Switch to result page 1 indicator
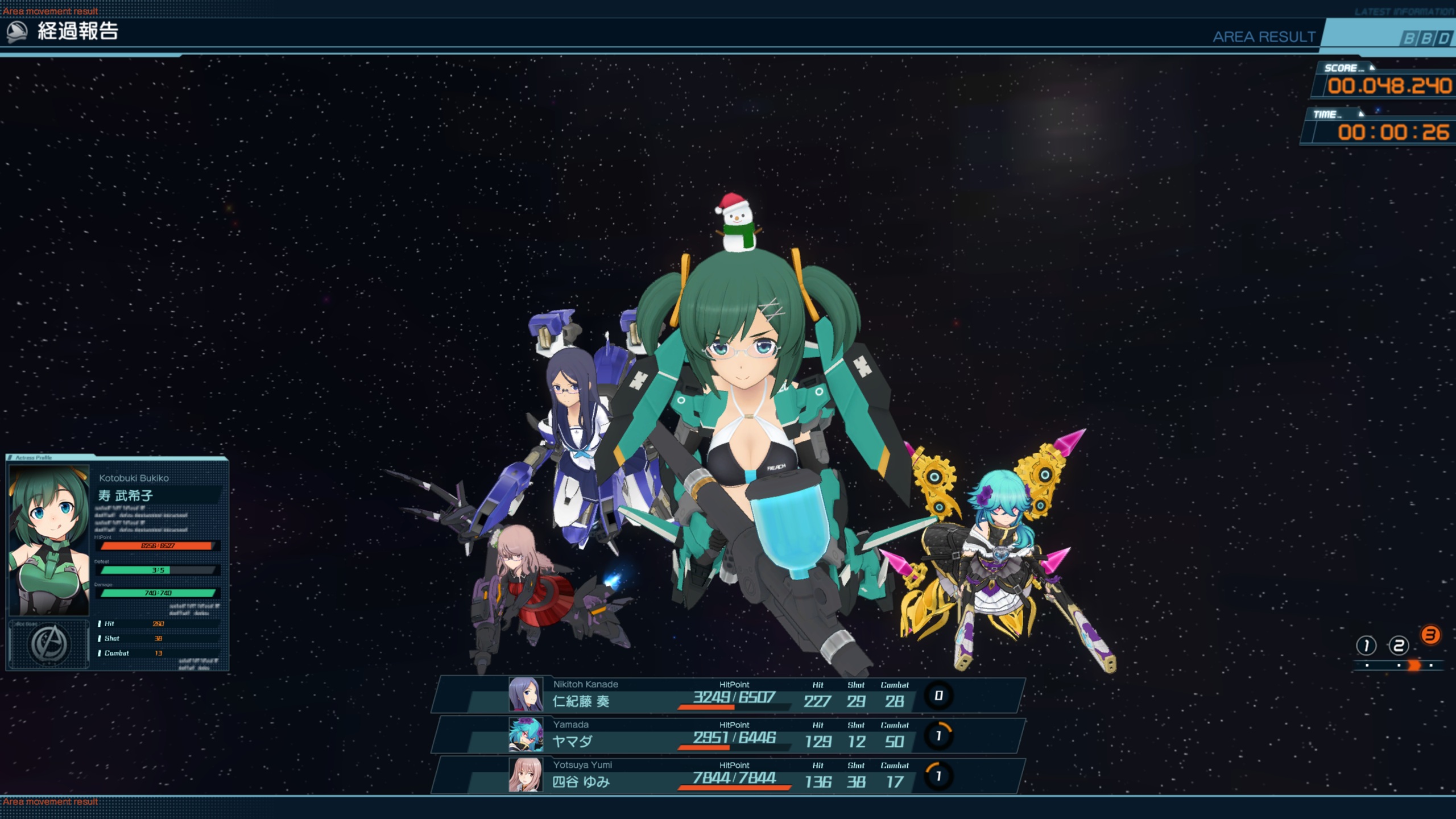This screenshot has height=819, width=1456. [x=1366, y=646]
